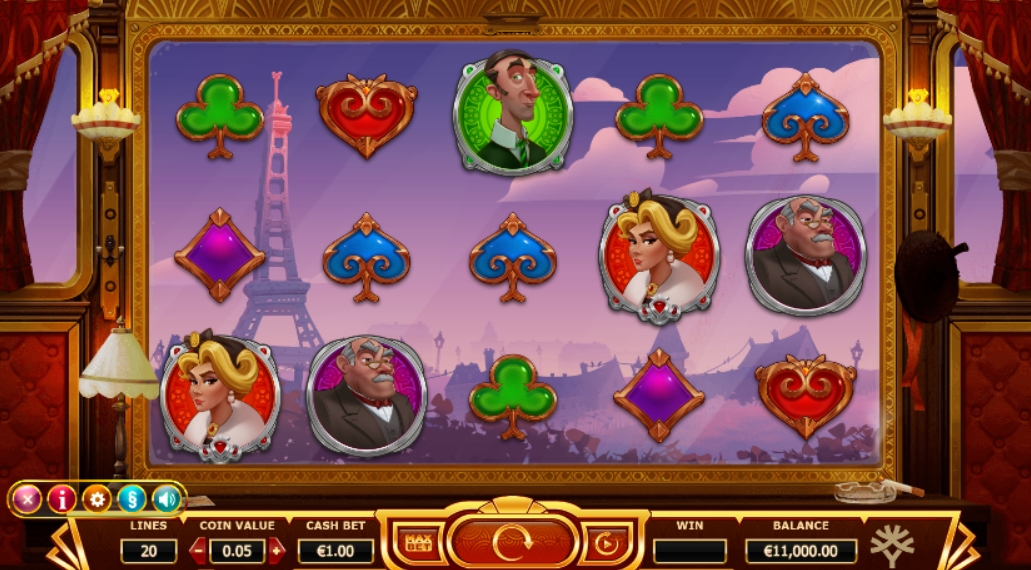The width and height of the screenshot is (1031, 570).
Task: Decrease the coin value
Action: click(x=198, y=551)
